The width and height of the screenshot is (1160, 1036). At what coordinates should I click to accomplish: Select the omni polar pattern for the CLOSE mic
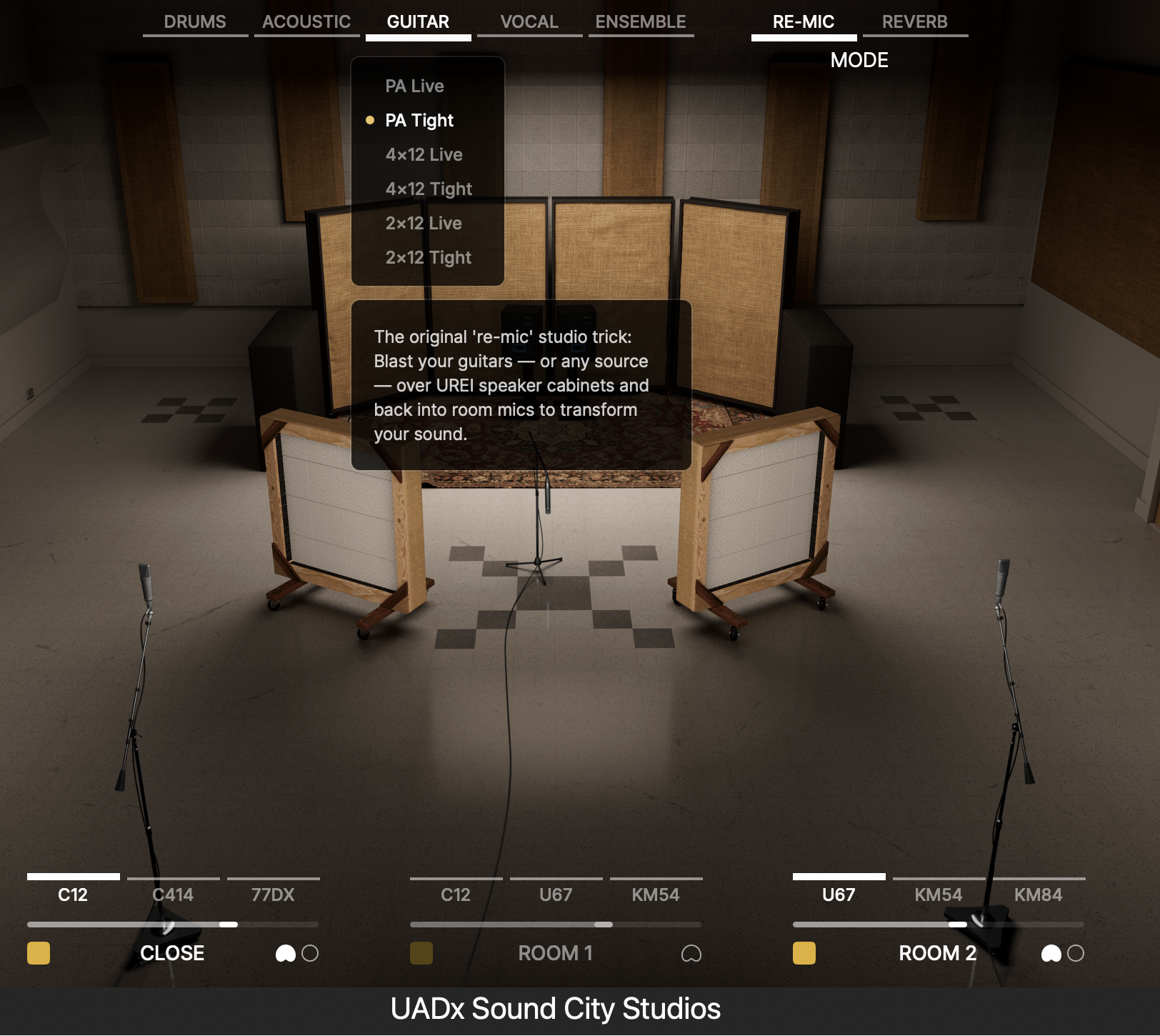tap(309, 953)
